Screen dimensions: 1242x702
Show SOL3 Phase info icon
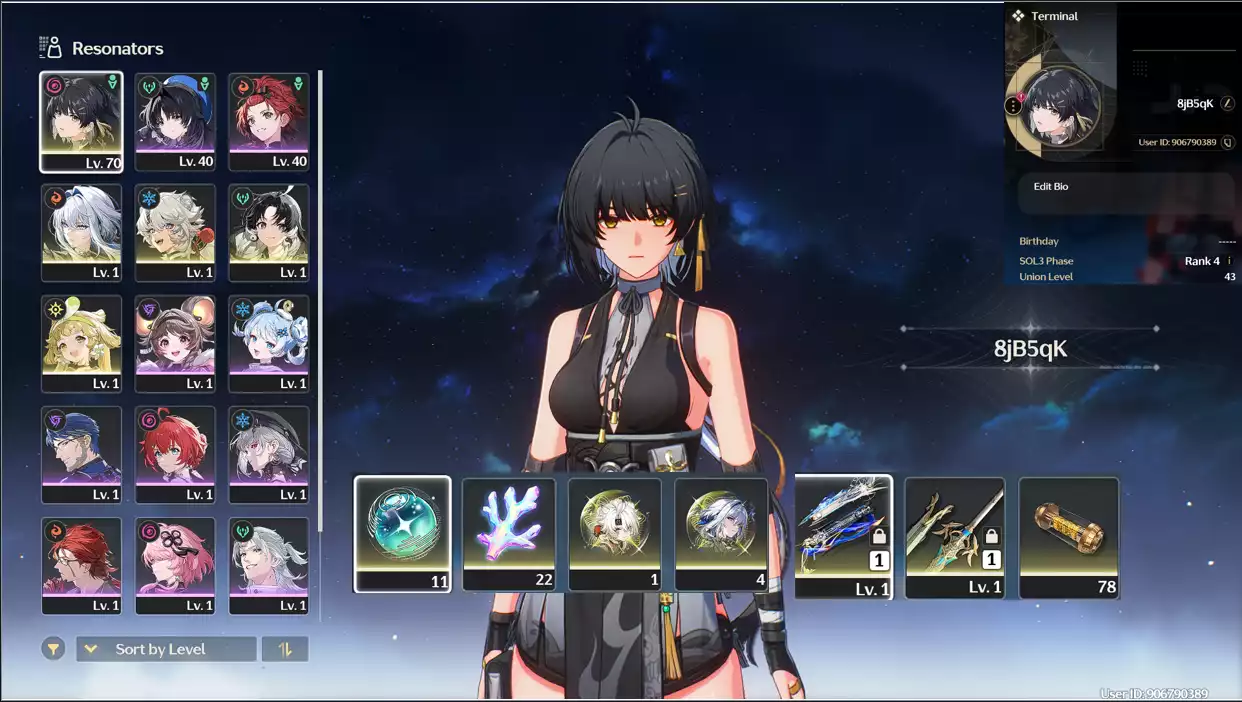point(1229,261)
